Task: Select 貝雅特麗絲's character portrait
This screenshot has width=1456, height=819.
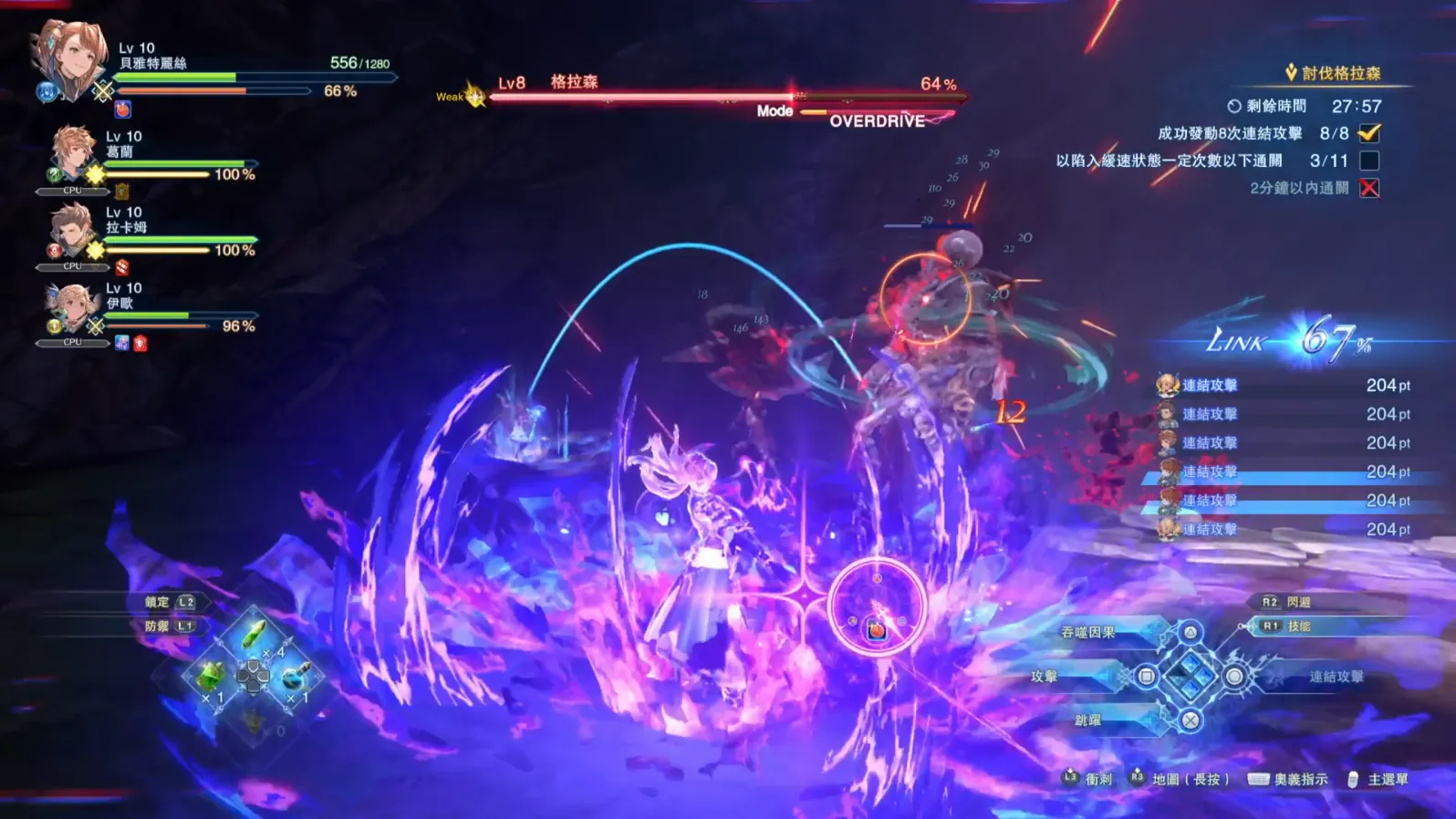Action: tap(69, 59)
